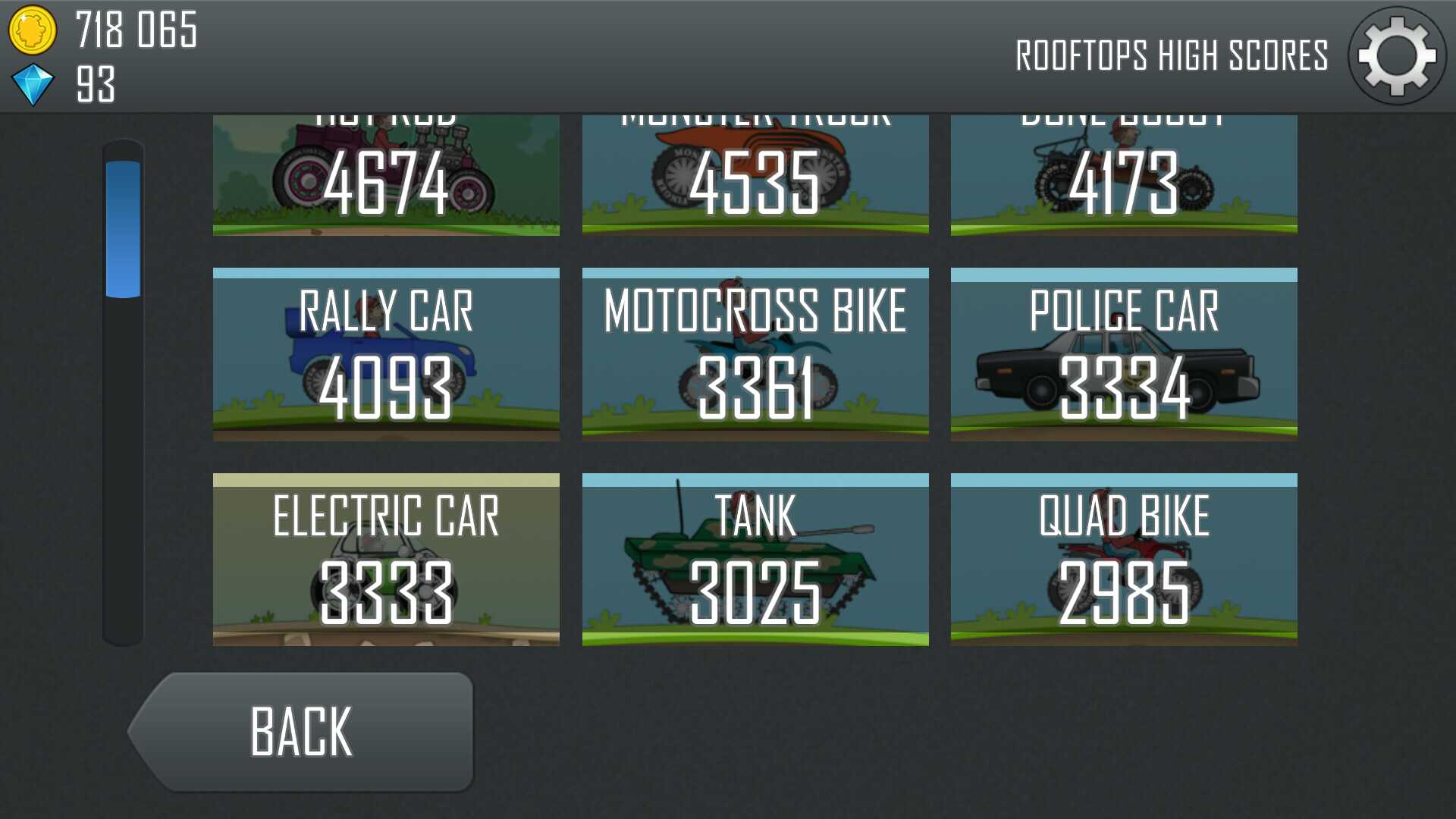Pick the Electric Car score tile
This screenshot has height=819, width=1456.
[x=386, y=560]
